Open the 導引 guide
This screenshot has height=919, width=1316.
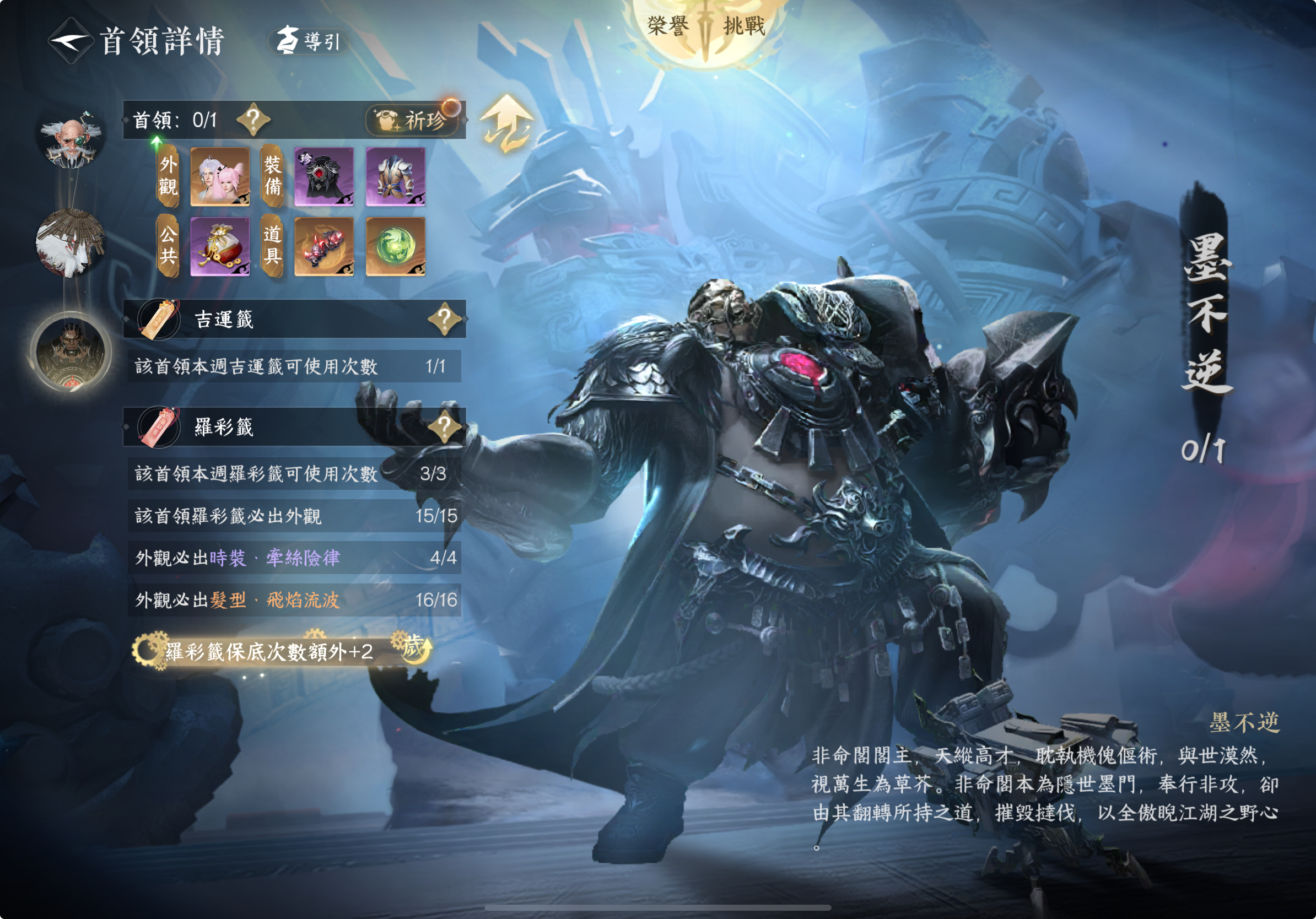(x=309, y=41)
